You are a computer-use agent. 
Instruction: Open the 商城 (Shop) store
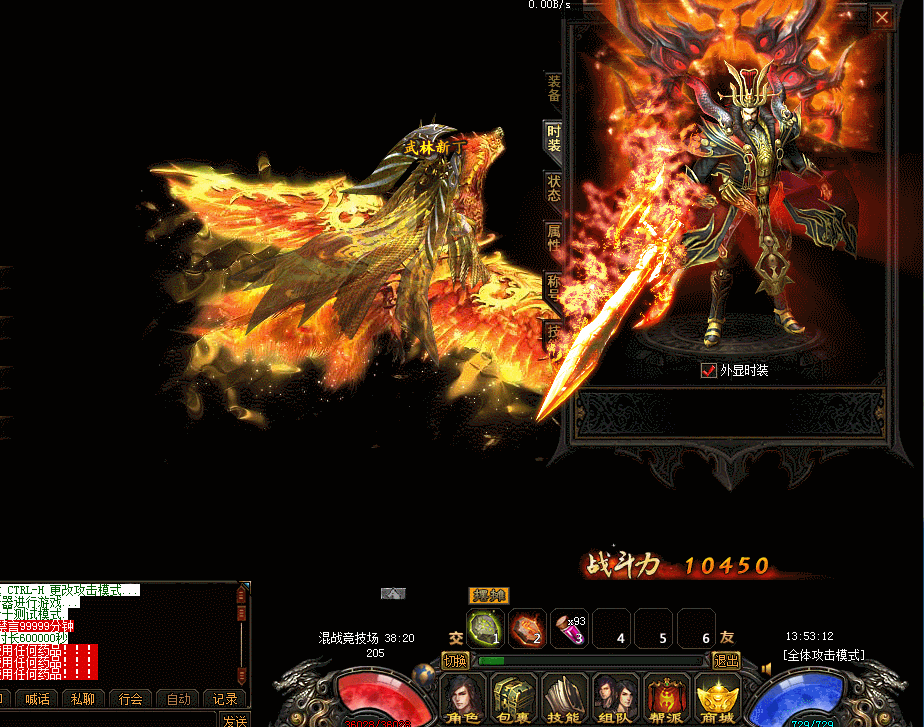point(718,697)
